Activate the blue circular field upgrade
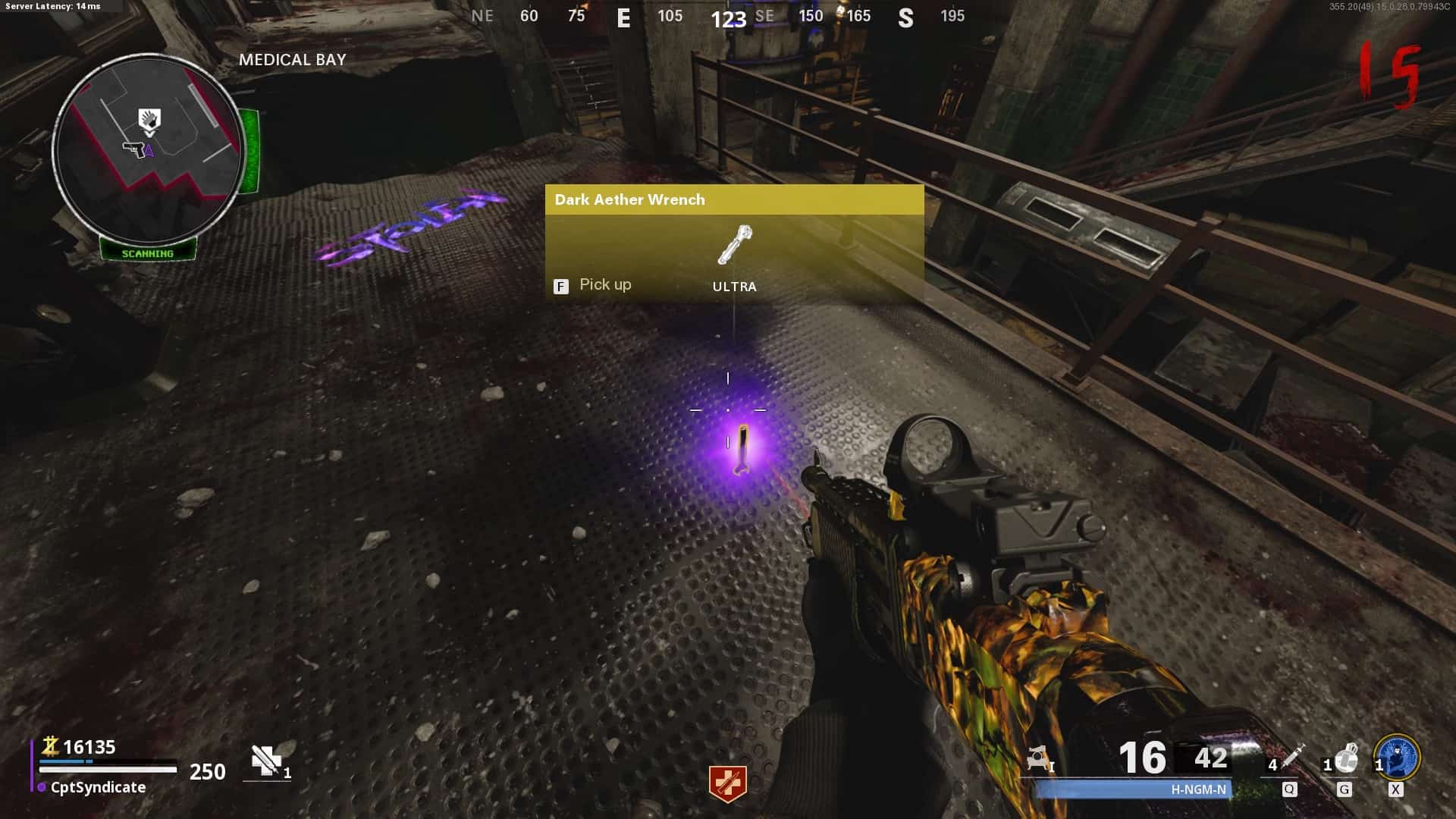Image resolution: width=1456 pixels, height=819 pixels. tap(1397, 757)
